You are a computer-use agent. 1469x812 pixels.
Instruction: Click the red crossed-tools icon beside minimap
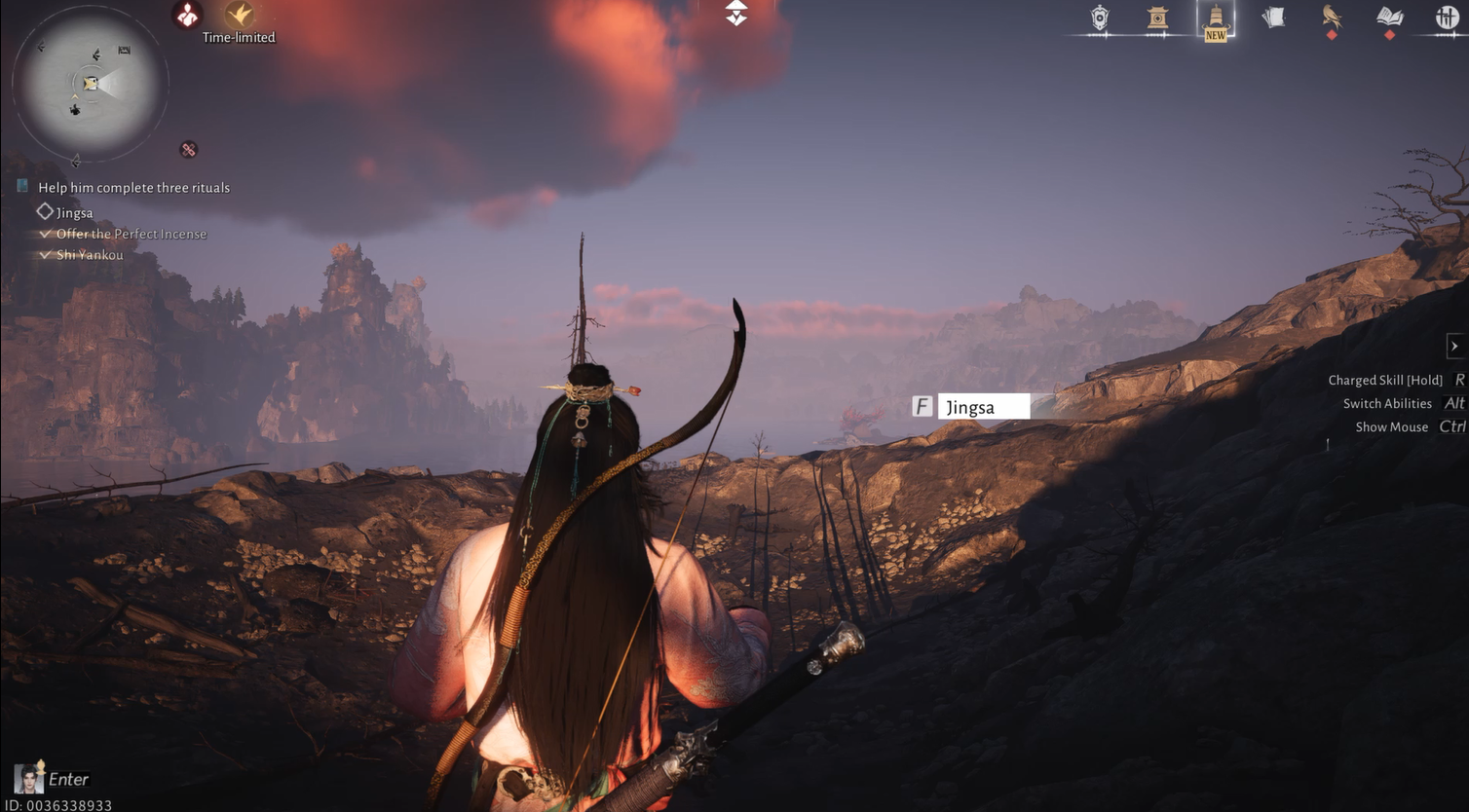[x=188, y=150]
